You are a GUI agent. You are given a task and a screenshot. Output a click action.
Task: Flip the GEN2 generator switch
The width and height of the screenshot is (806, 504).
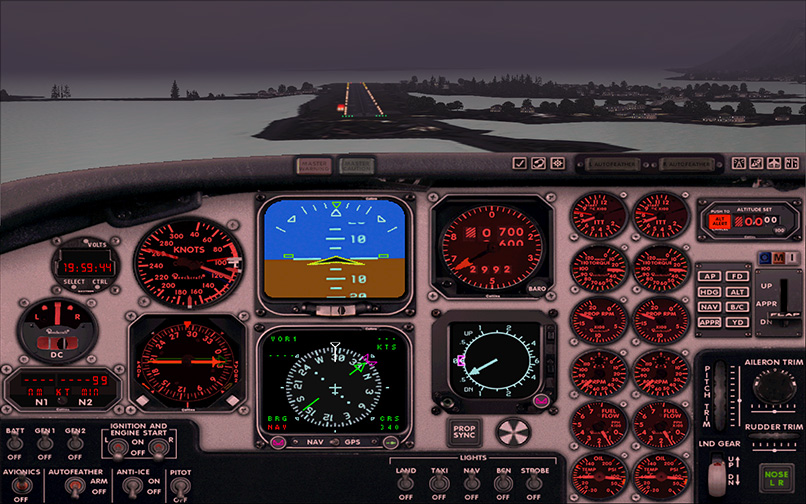pyautogui.click(x=75, y=444)
